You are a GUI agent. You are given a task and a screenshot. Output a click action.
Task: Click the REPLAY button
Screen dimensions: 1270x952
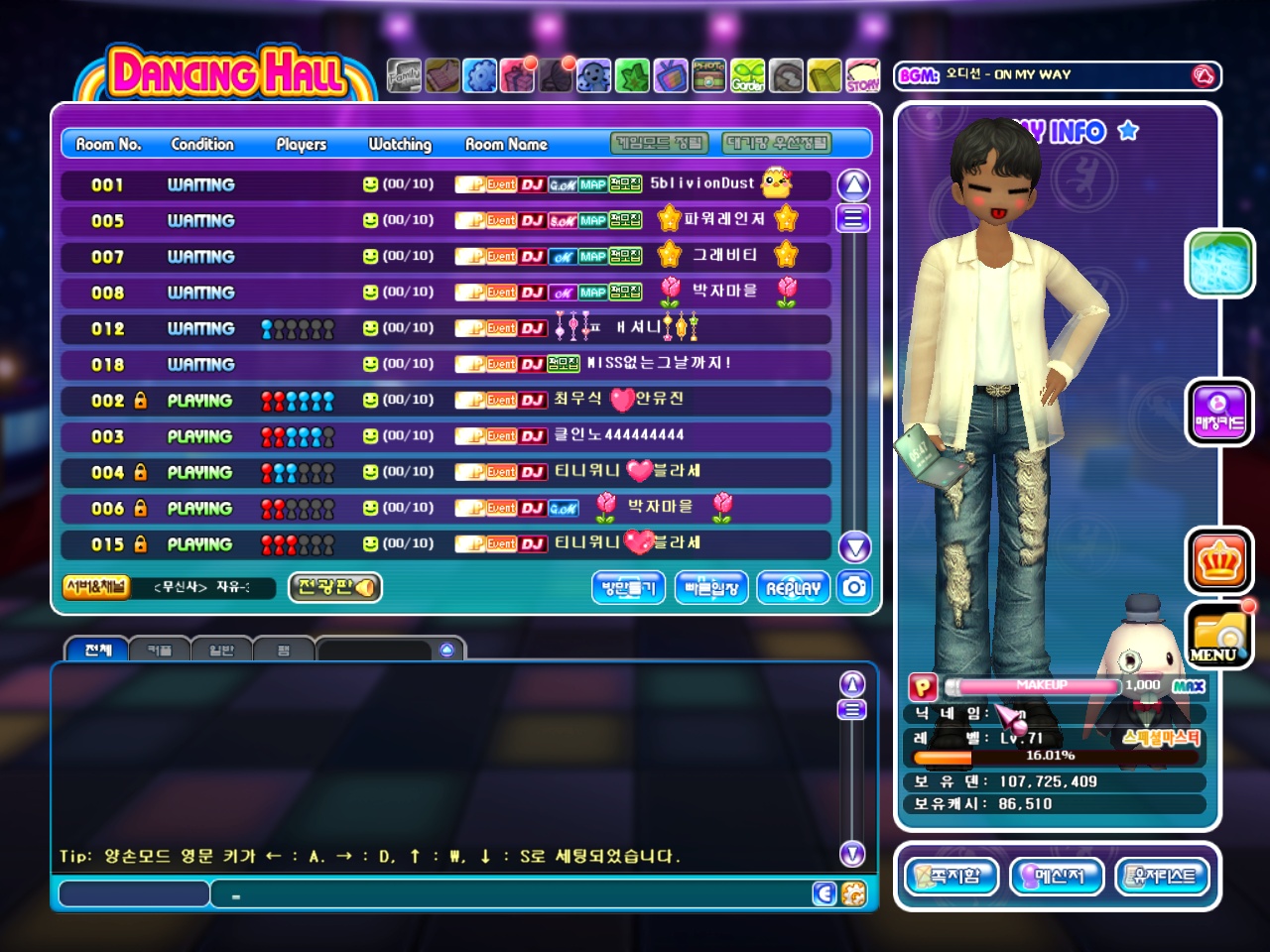[x=793, y=588]
